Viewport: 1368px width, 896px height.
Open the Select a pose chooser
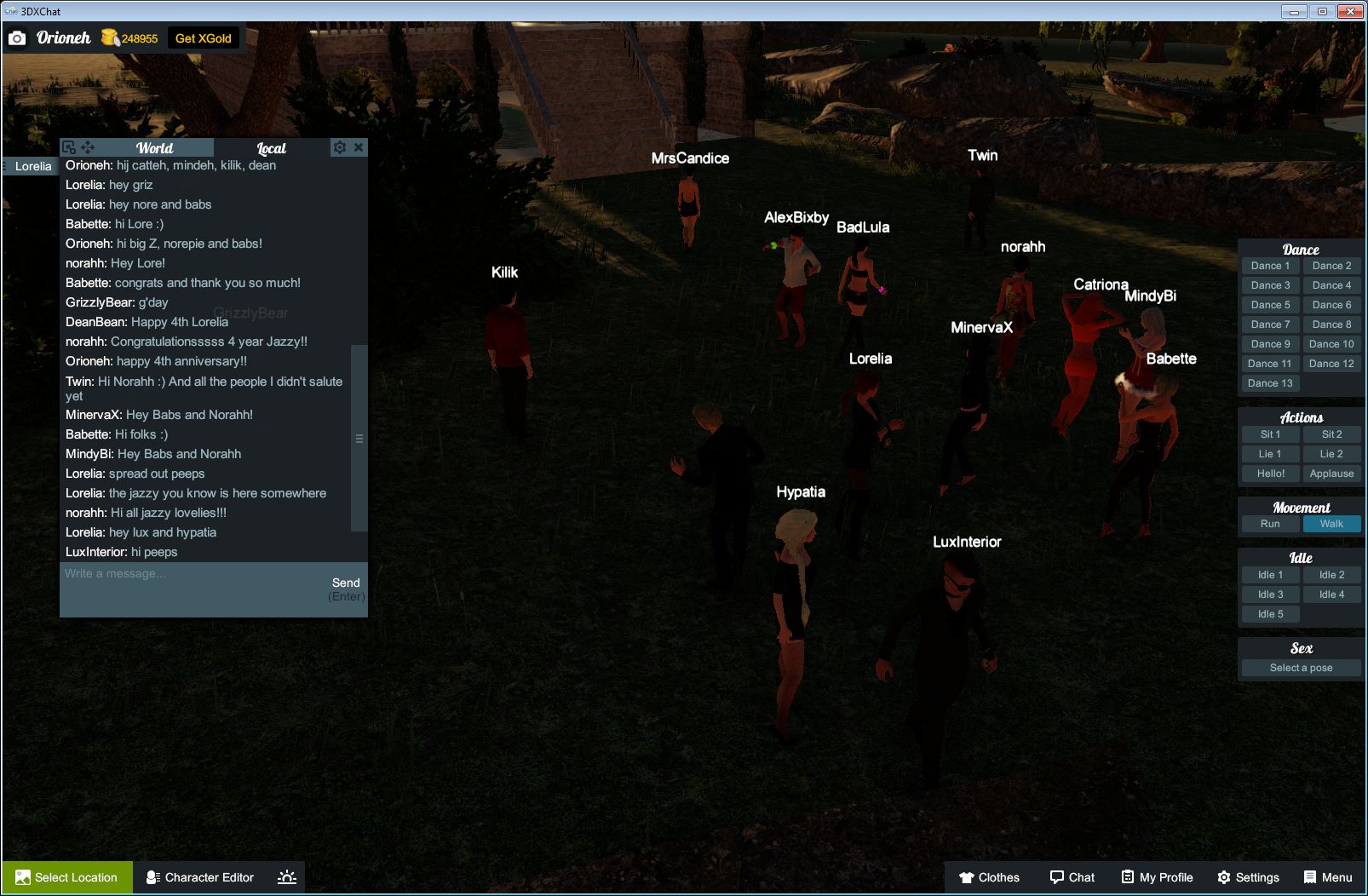pos(1301,668)
